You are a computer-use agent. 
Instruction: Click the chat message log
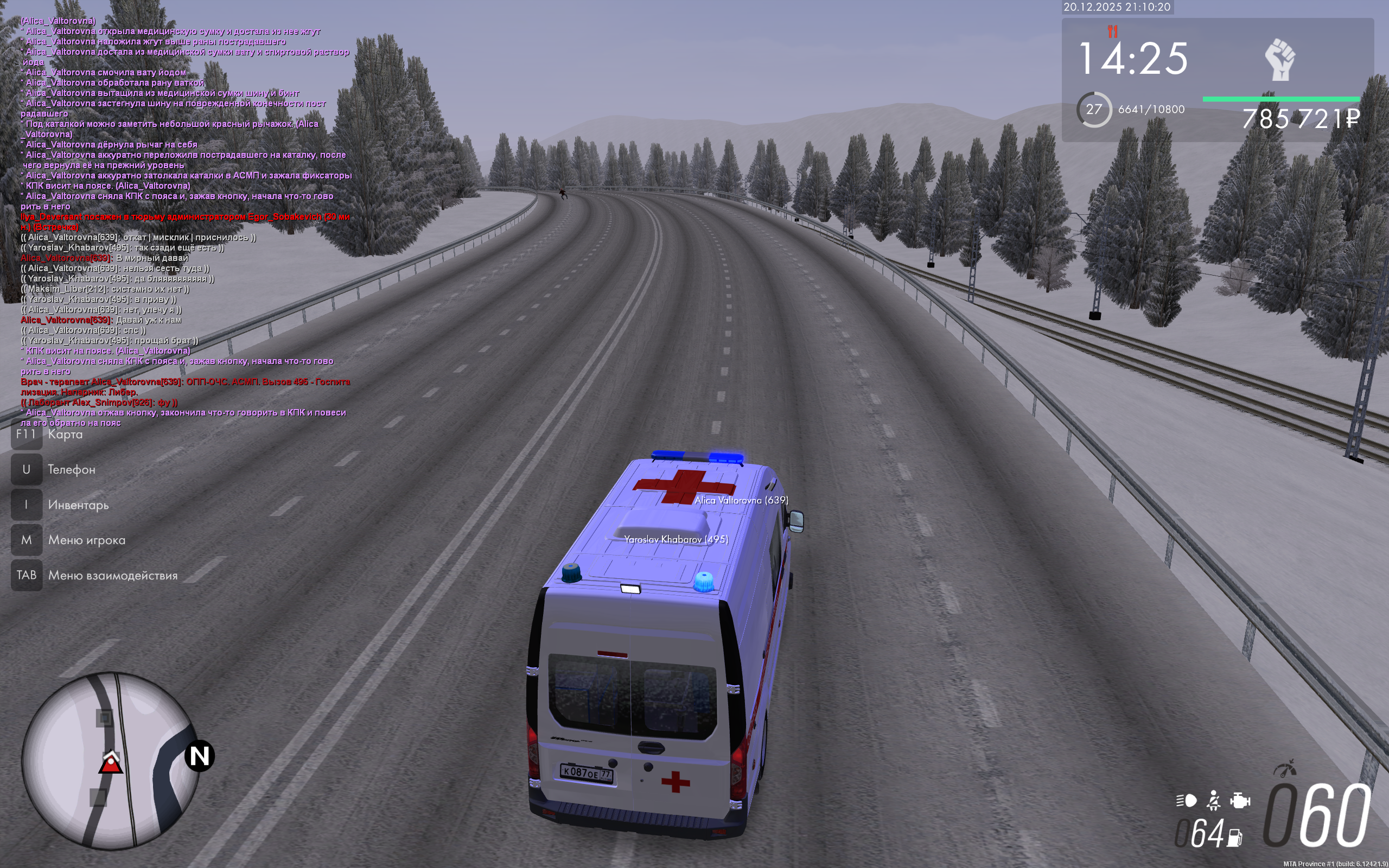[184, 221]
